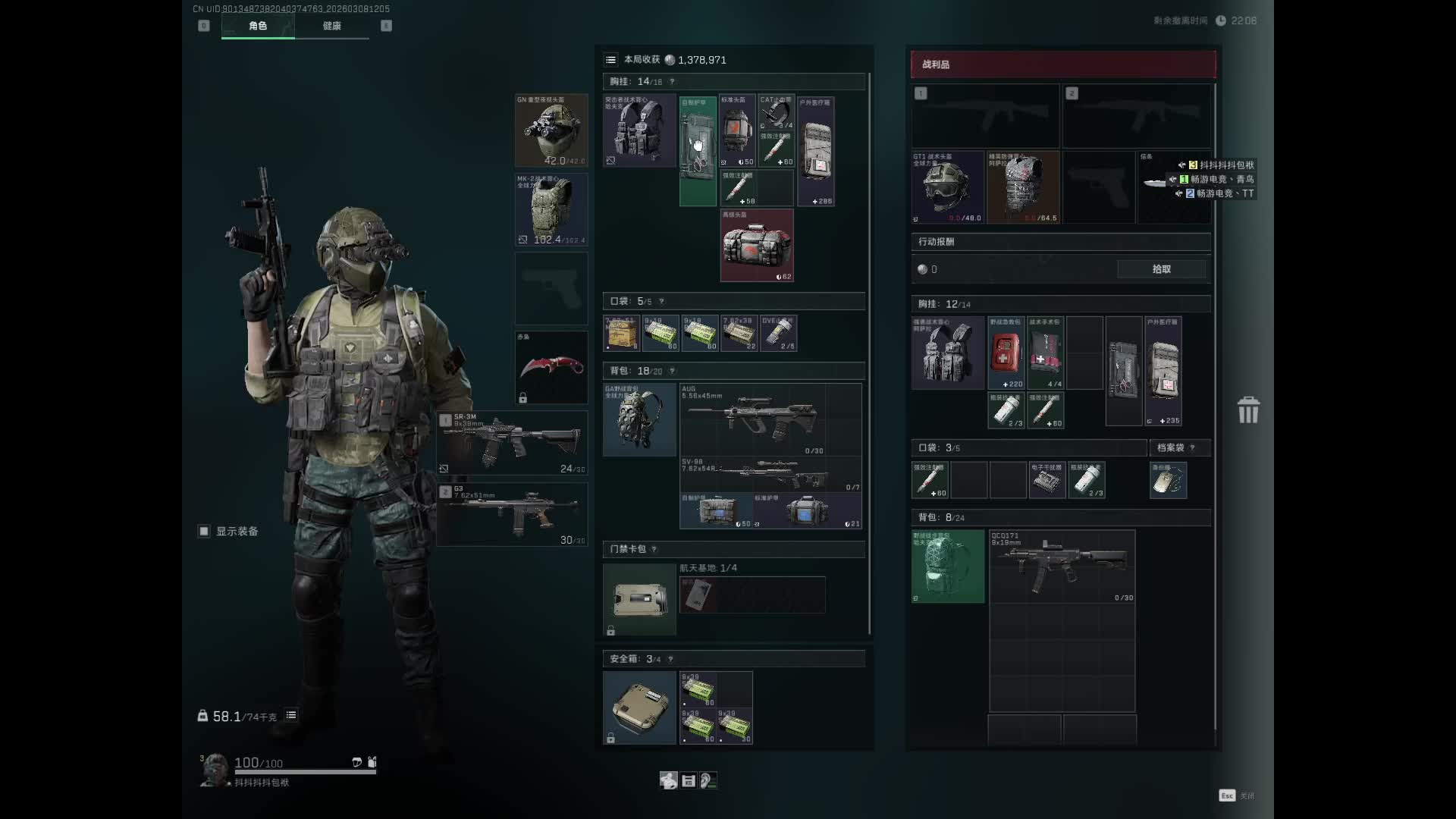This screenshot has height=819, width=1456.
Task: Open the list icon beside 本局收获
Action: pyautogui.click(x=610, y=60)
